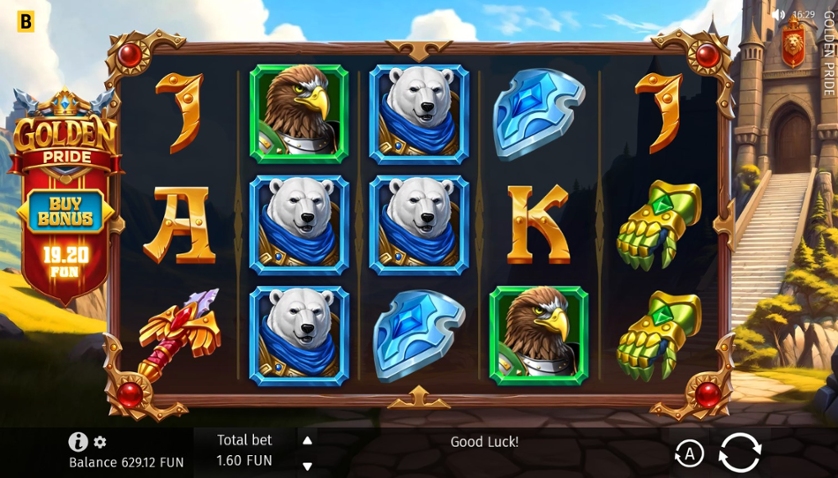Screen dimensions: 838x478
Task: Click the yellow B logo
Action: tap(25, 19)
